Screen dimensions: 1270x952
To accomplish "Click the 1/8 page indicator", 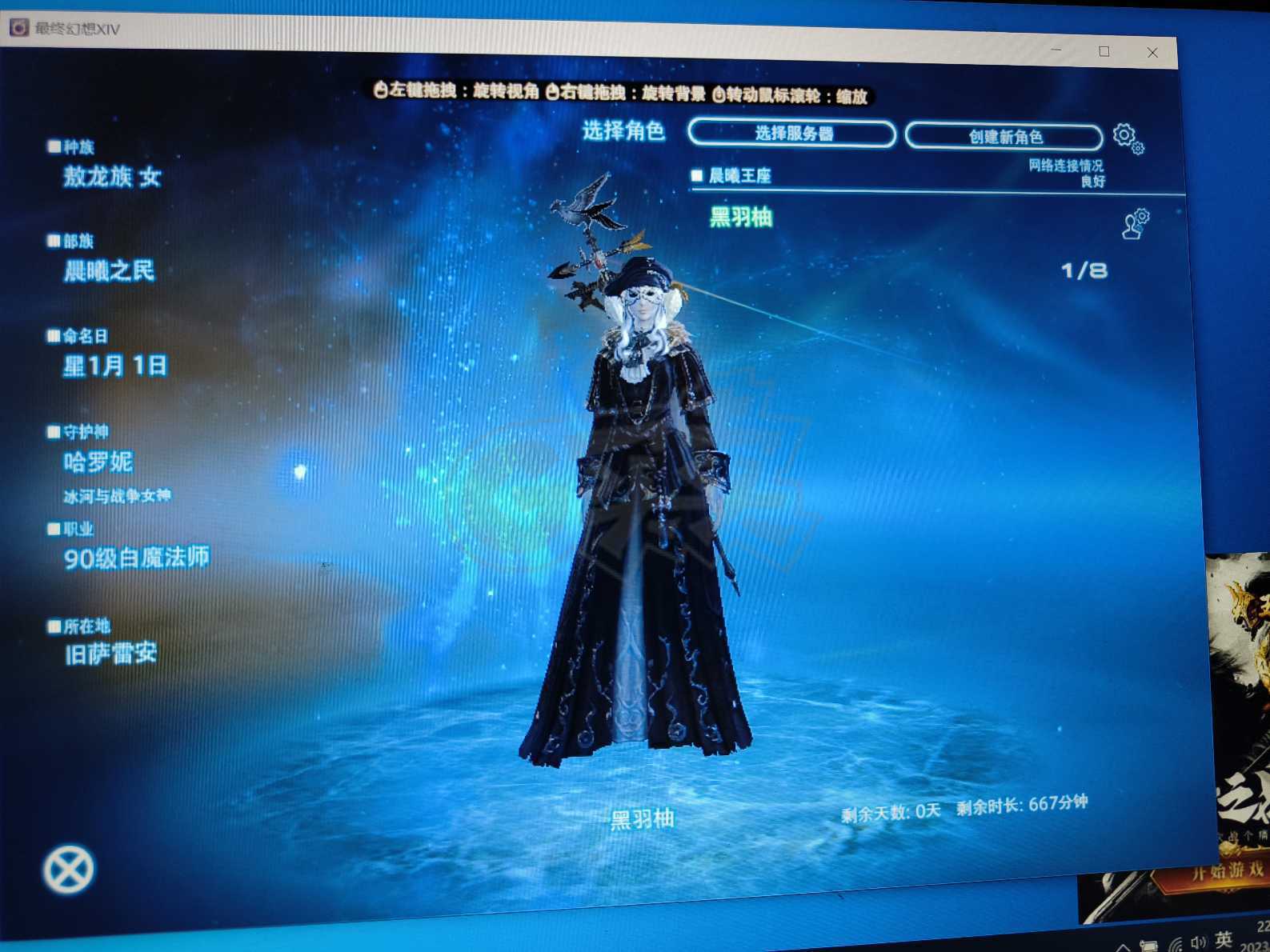I will (x=1083, y=271).
